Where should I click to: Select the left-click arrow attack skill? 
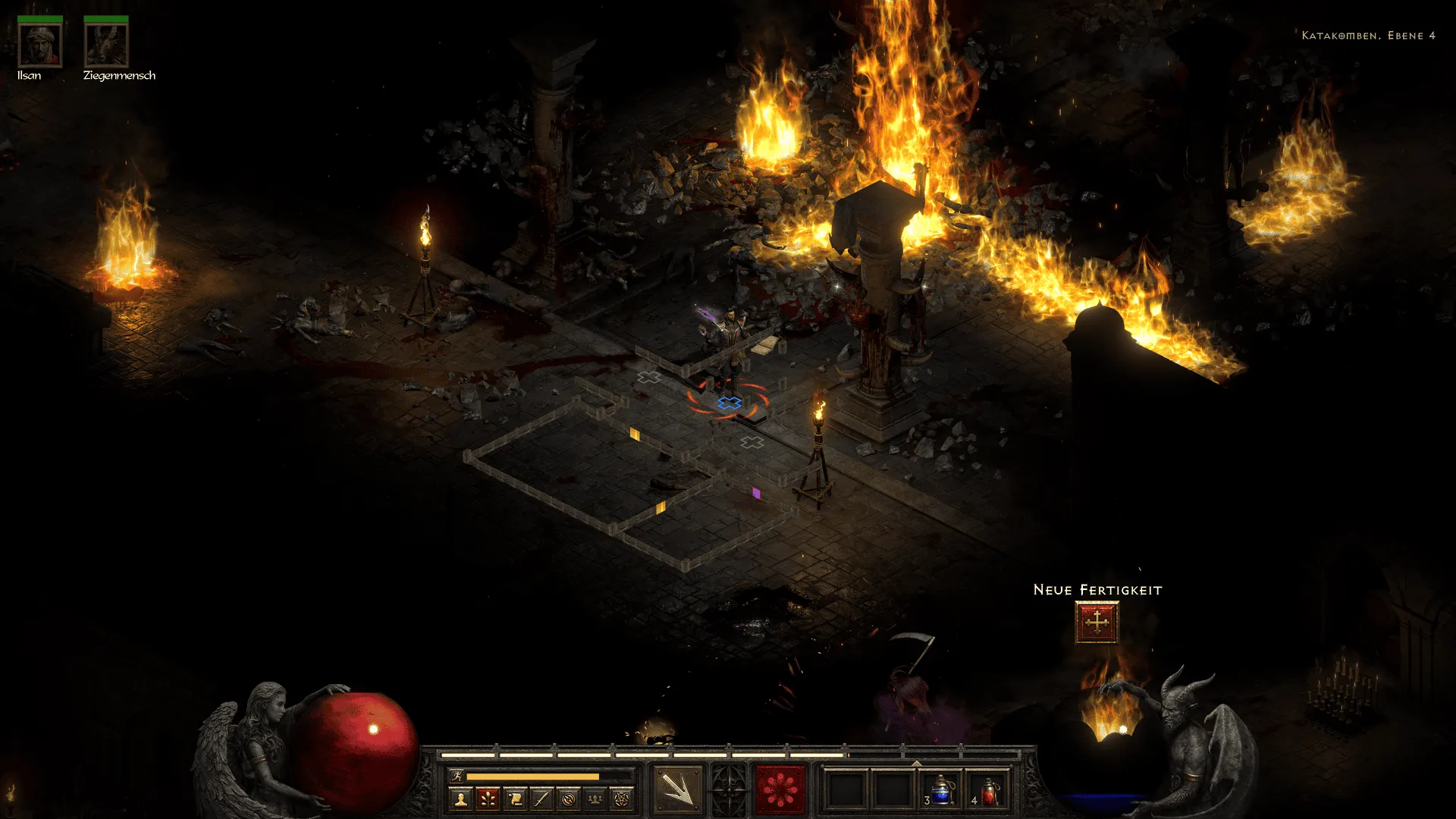677,789
